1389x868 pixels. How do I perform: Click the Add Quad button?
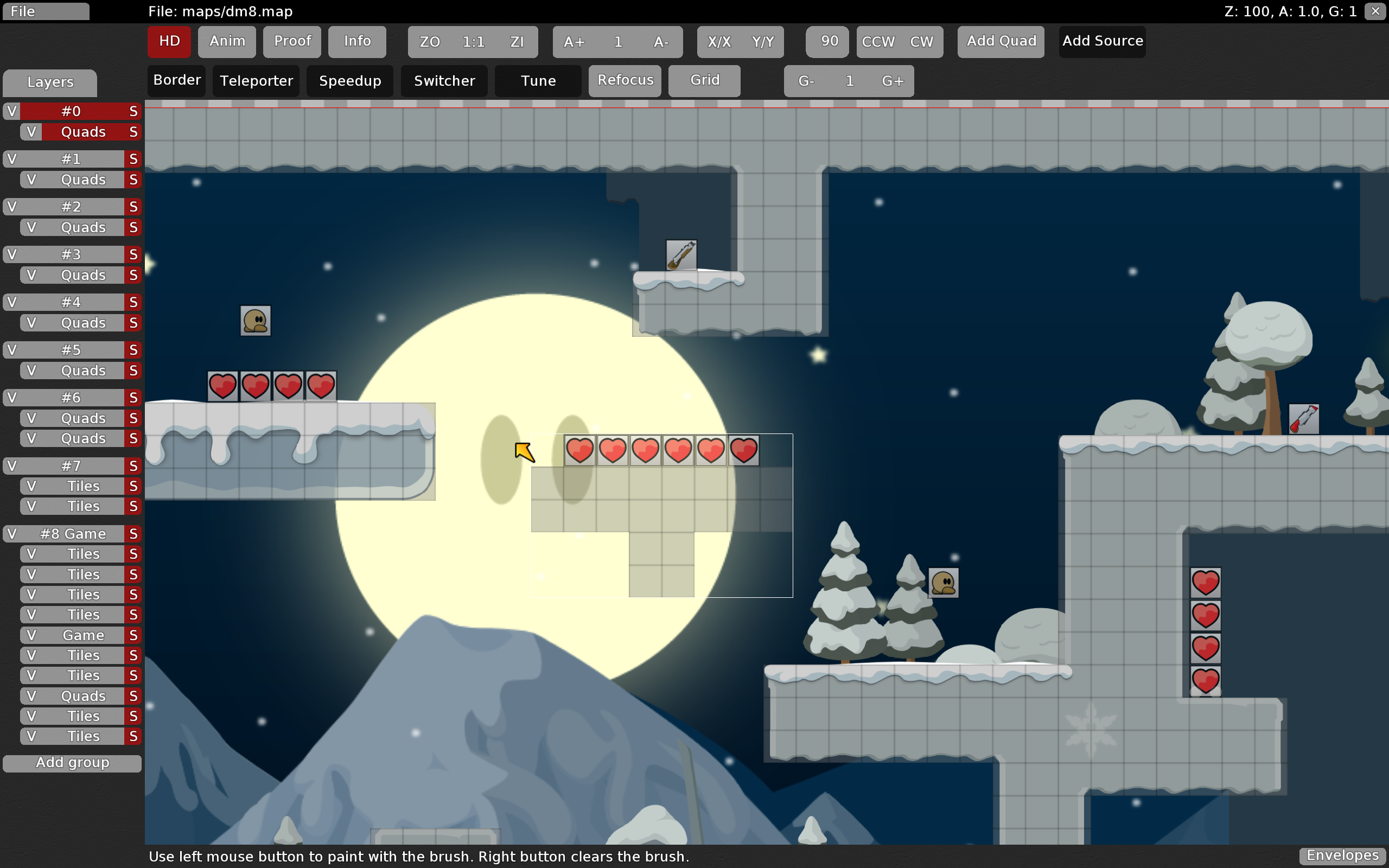tap(1001, 41)
